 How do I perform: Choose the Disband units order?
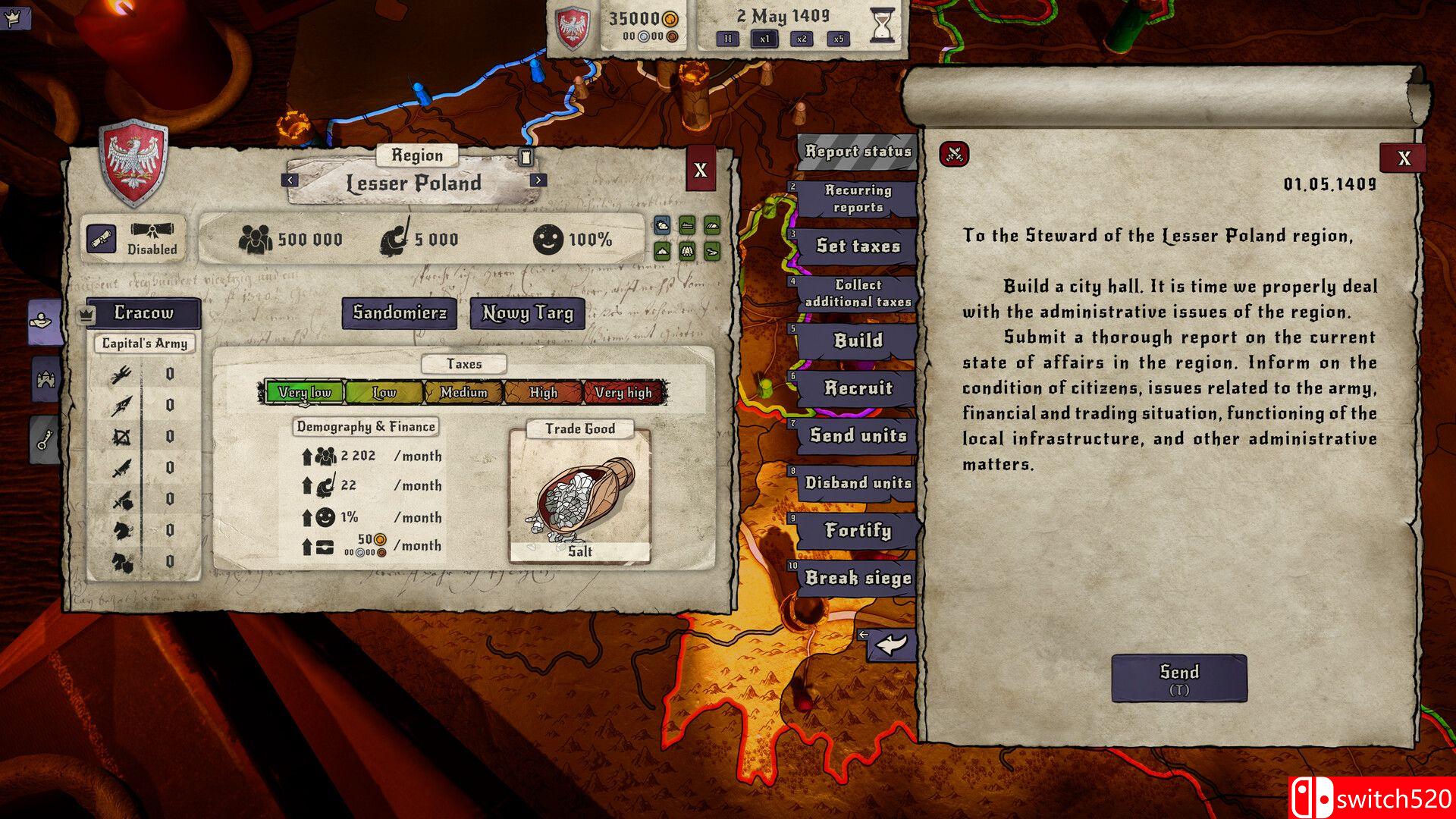[x=858, y=483]
